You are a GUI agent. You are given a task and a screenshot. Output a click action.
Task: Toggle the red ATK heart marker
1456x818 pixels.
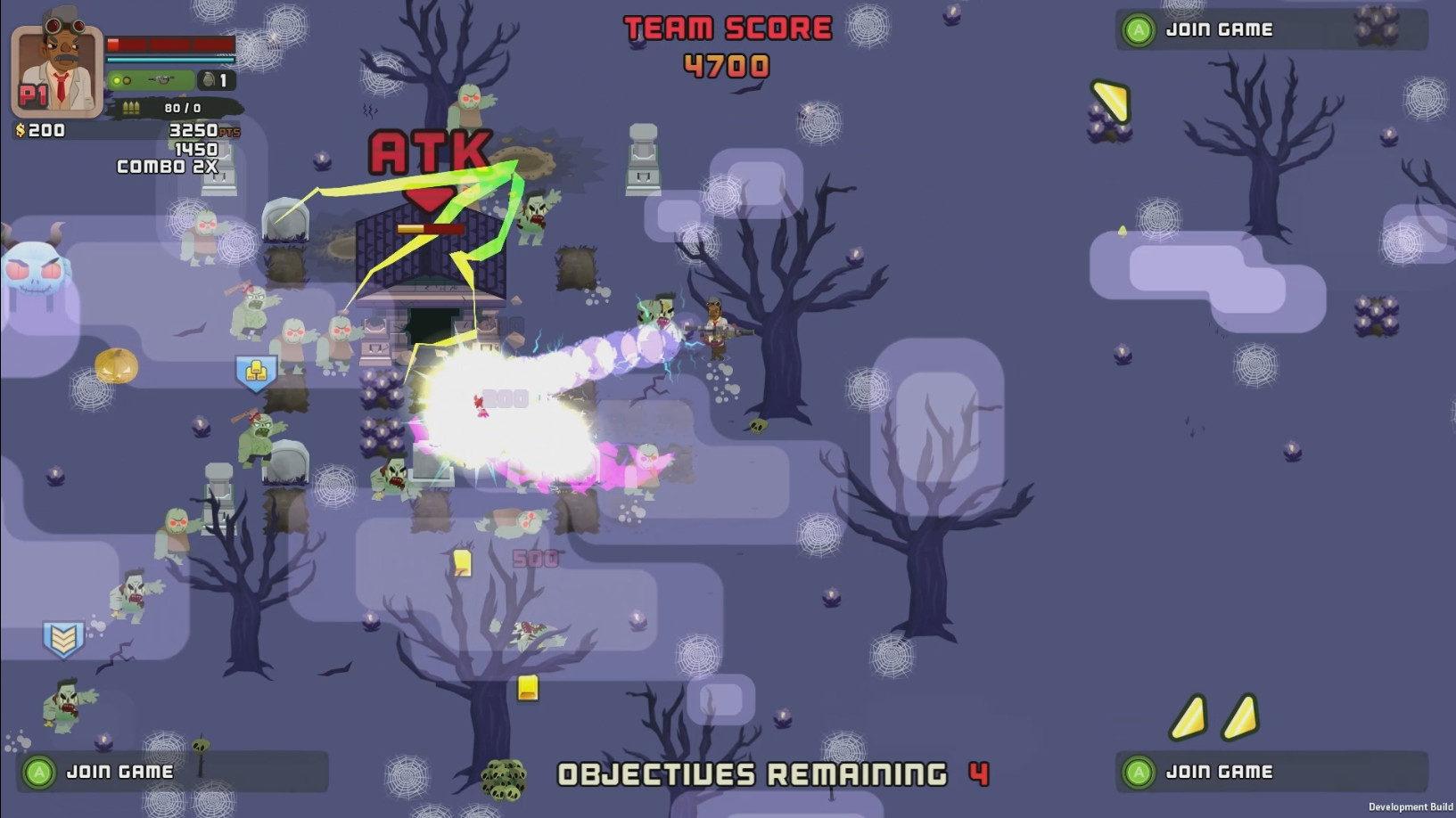coord(431,200)
